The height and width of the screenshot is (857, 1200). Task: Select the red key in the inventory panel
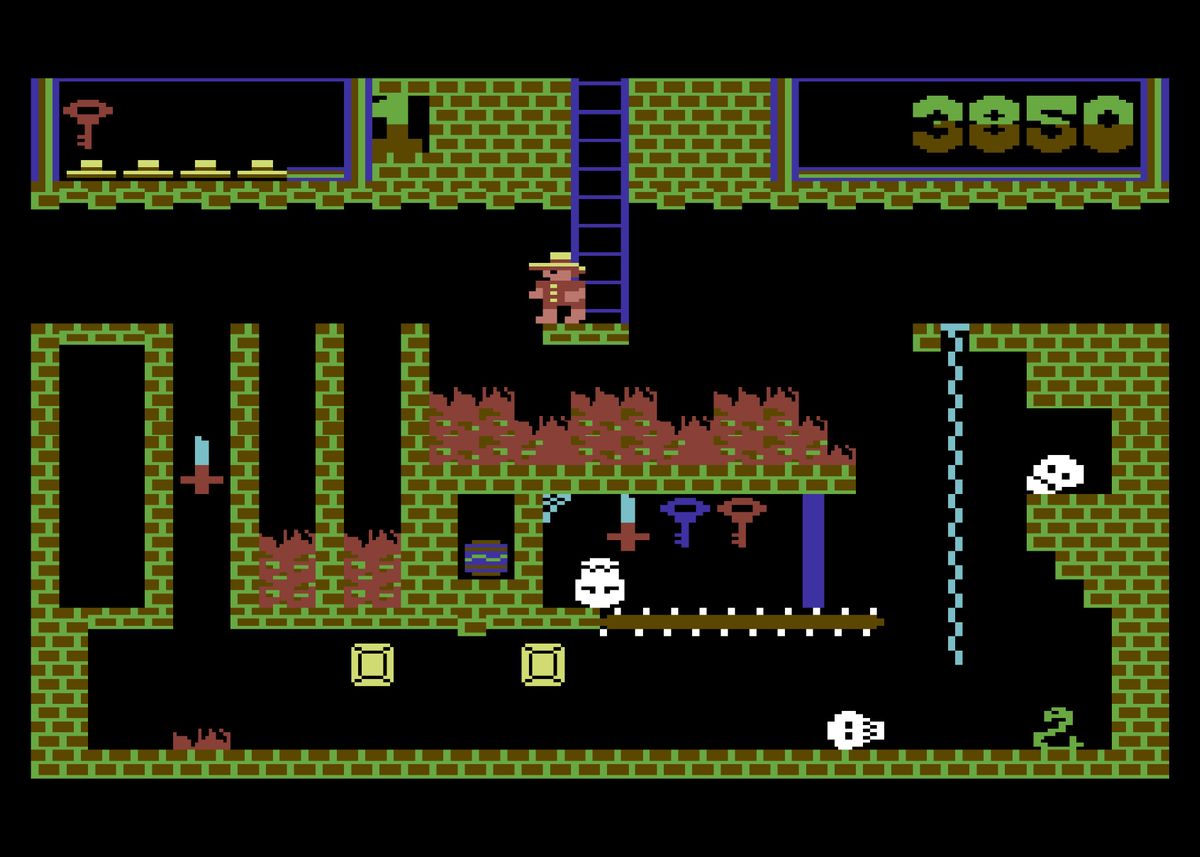pyautogui.click(x=87, y=121)
